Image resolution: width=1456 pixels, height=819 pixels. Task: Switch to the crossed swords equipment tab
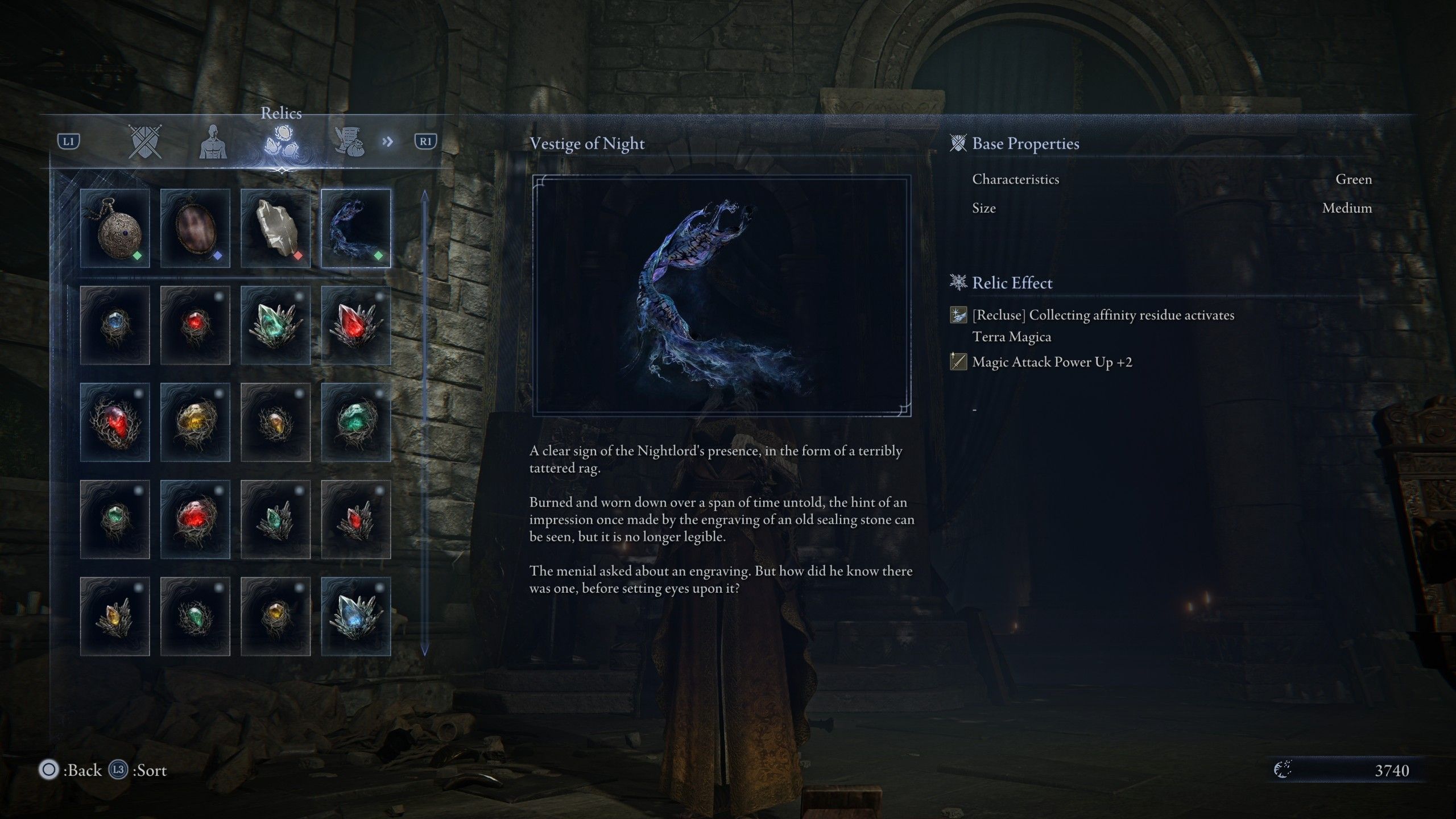click(145, 142)
